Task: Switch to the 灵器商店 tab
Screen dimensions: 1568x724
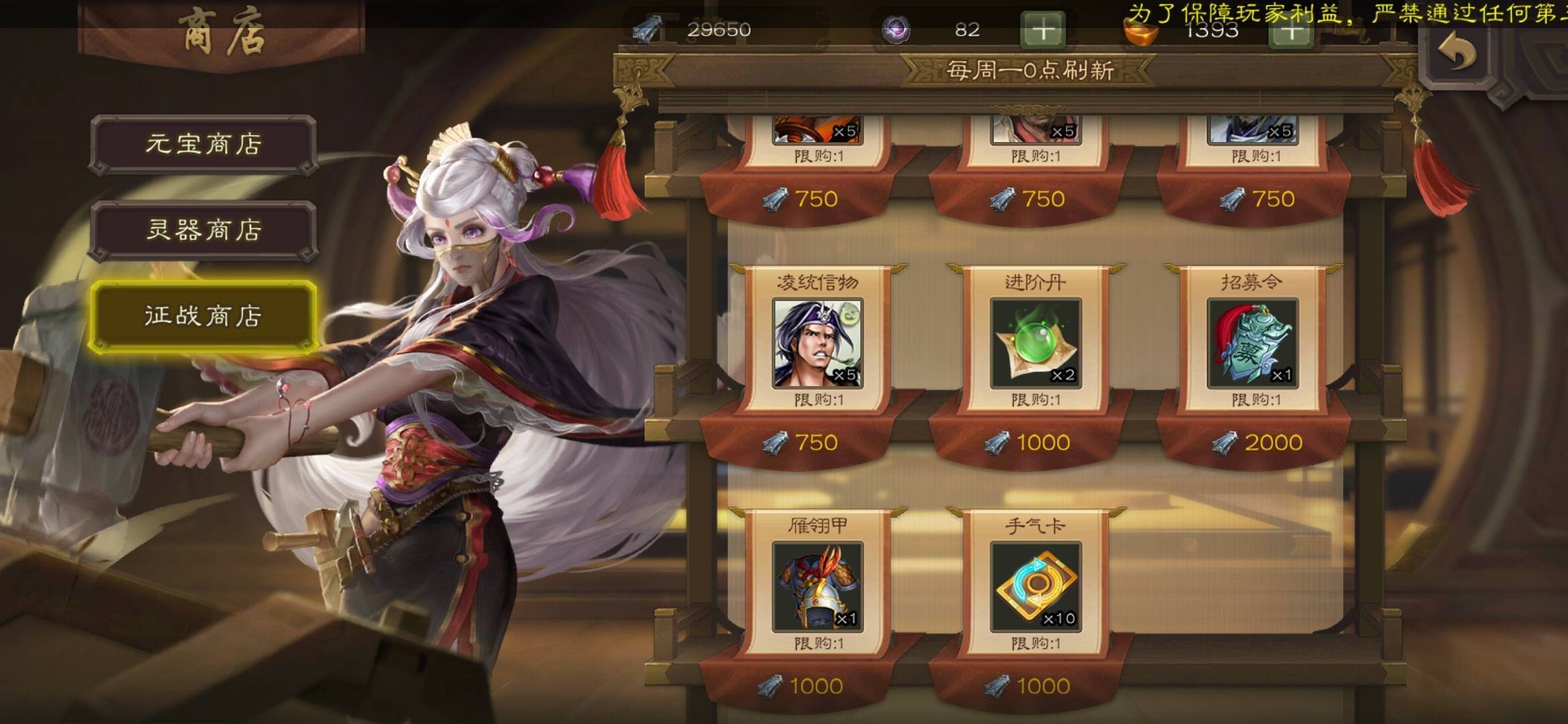Action: [203, 230]
